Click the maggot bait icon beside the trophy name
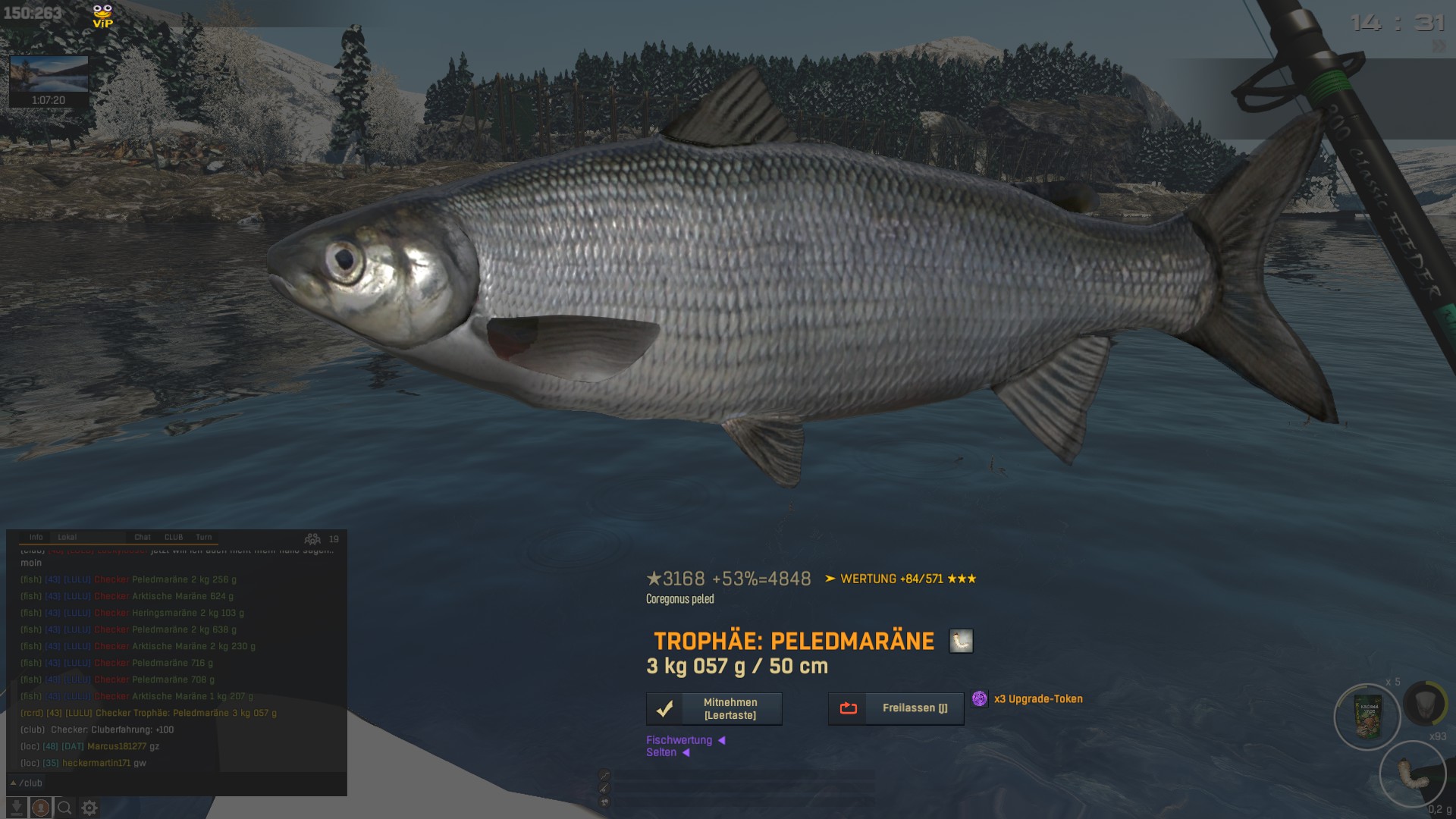The width and height of the screenshot is (1456, 819). click(x=961, y=641)
